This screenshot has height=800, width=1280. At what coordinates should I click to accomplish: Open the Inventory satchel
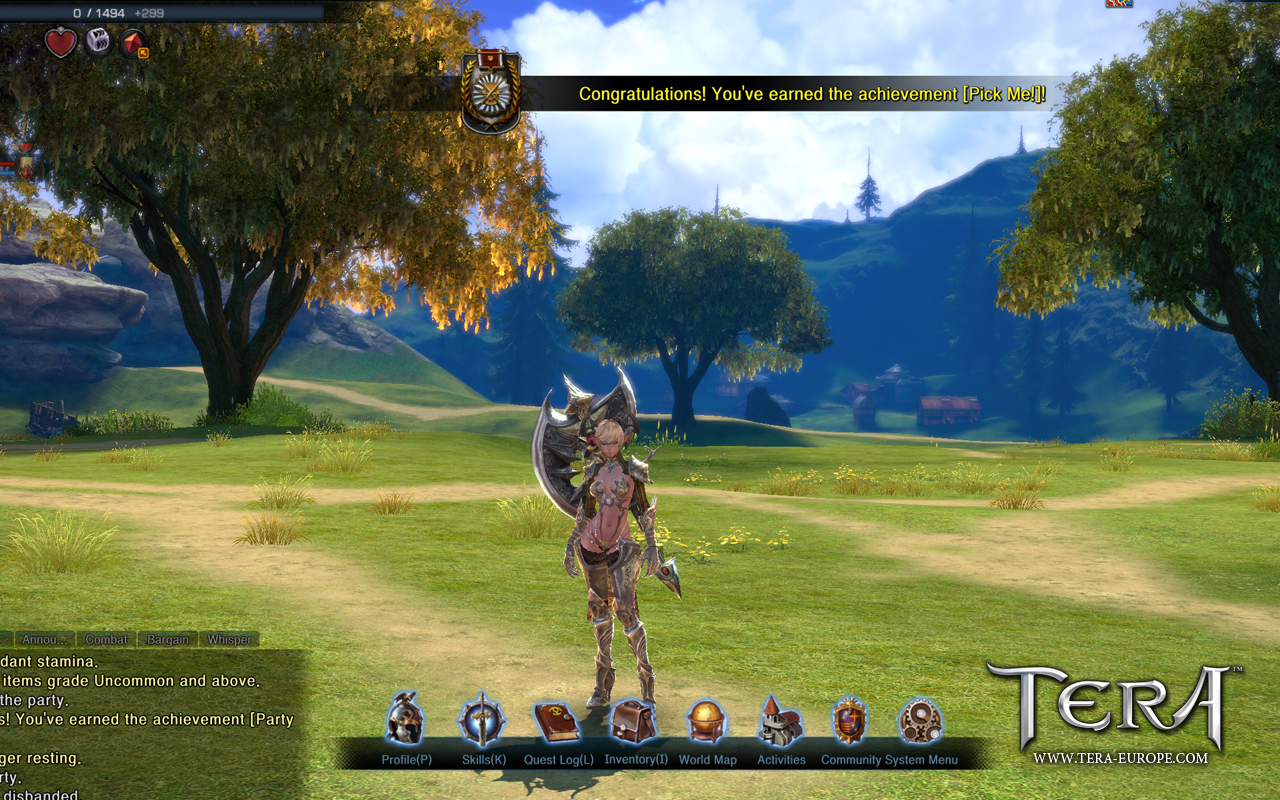click(633, 720)
